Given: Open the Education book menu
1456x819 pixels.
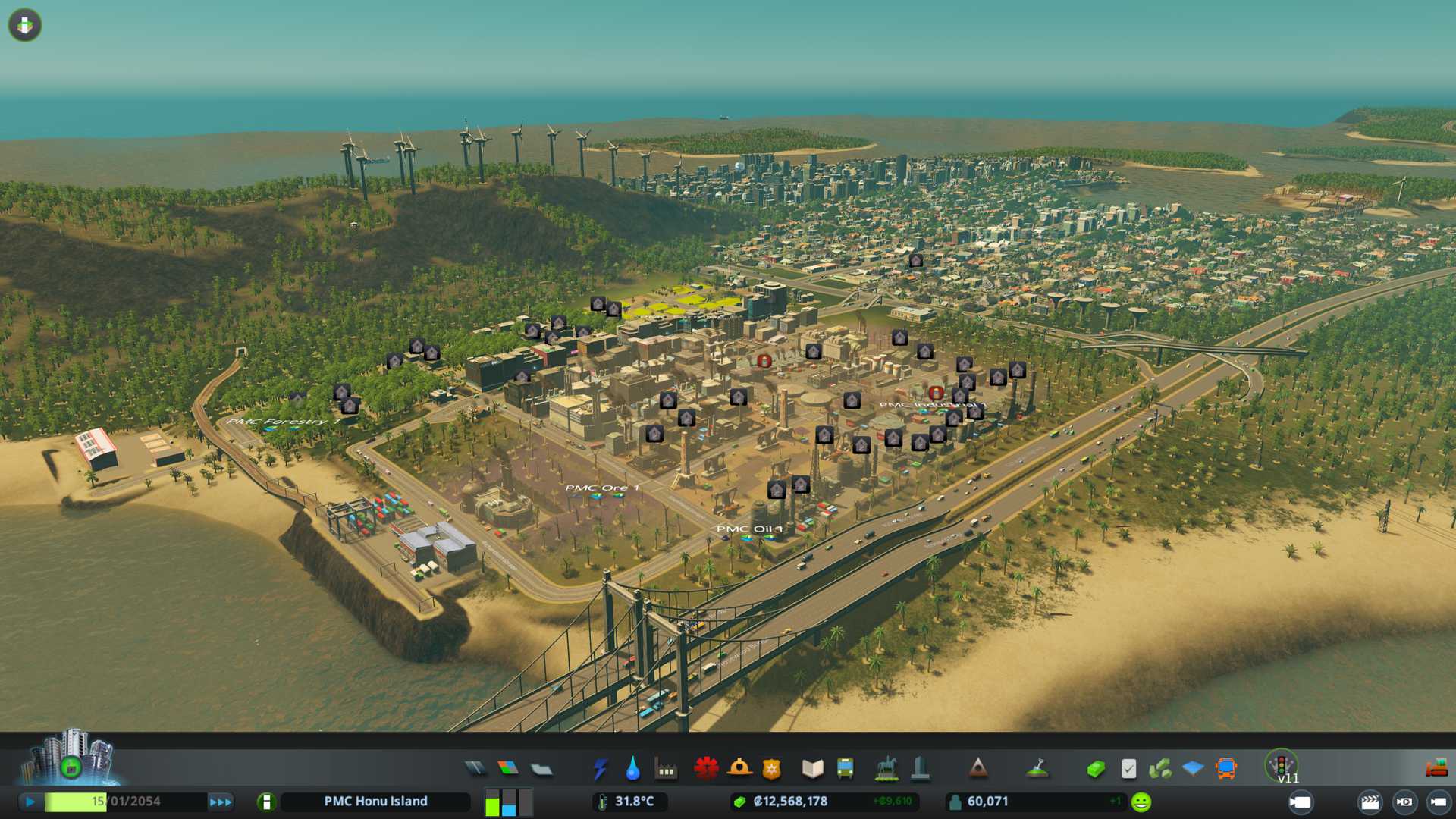Looking at the screenshot, I should [812, 769].
